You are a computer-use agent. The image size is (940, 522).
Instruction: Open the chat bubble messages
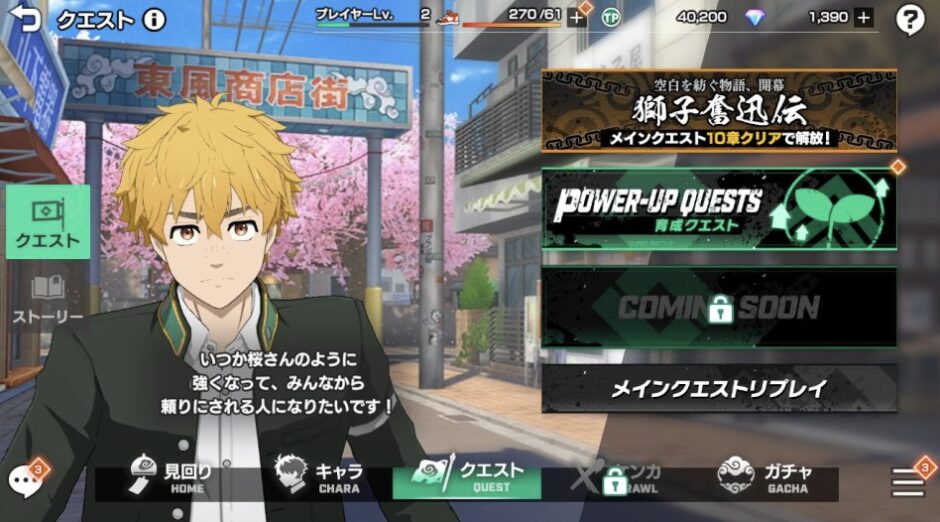[23, 481]
